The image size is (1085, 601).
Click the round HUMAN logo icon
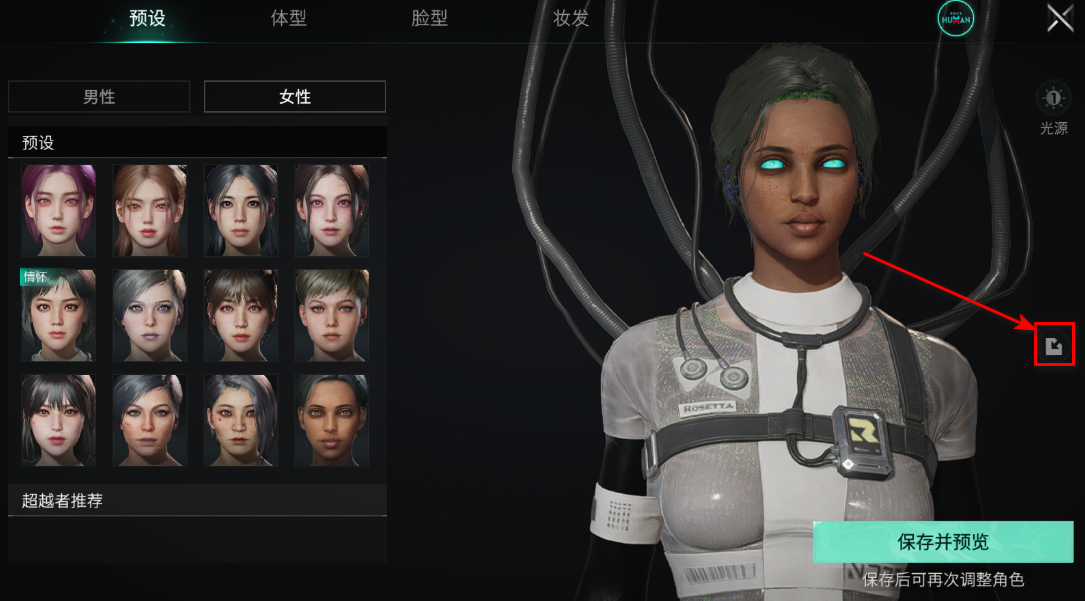(x=955, y=19)
